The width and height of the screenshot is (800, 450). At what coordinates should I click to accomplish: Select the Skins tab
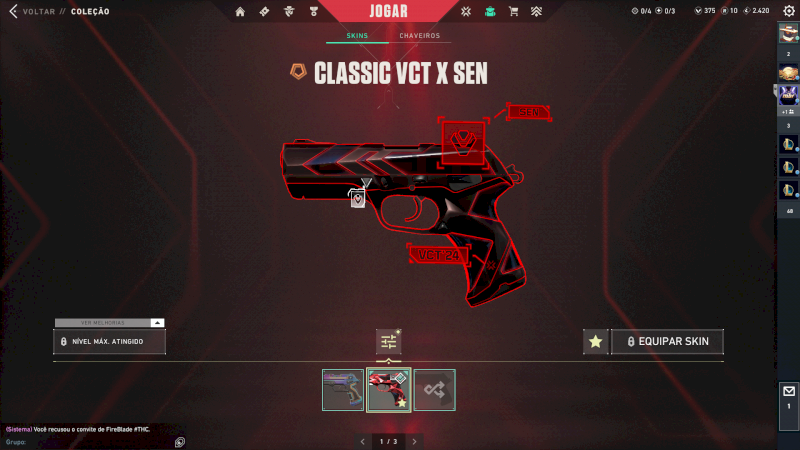[357, 36]
